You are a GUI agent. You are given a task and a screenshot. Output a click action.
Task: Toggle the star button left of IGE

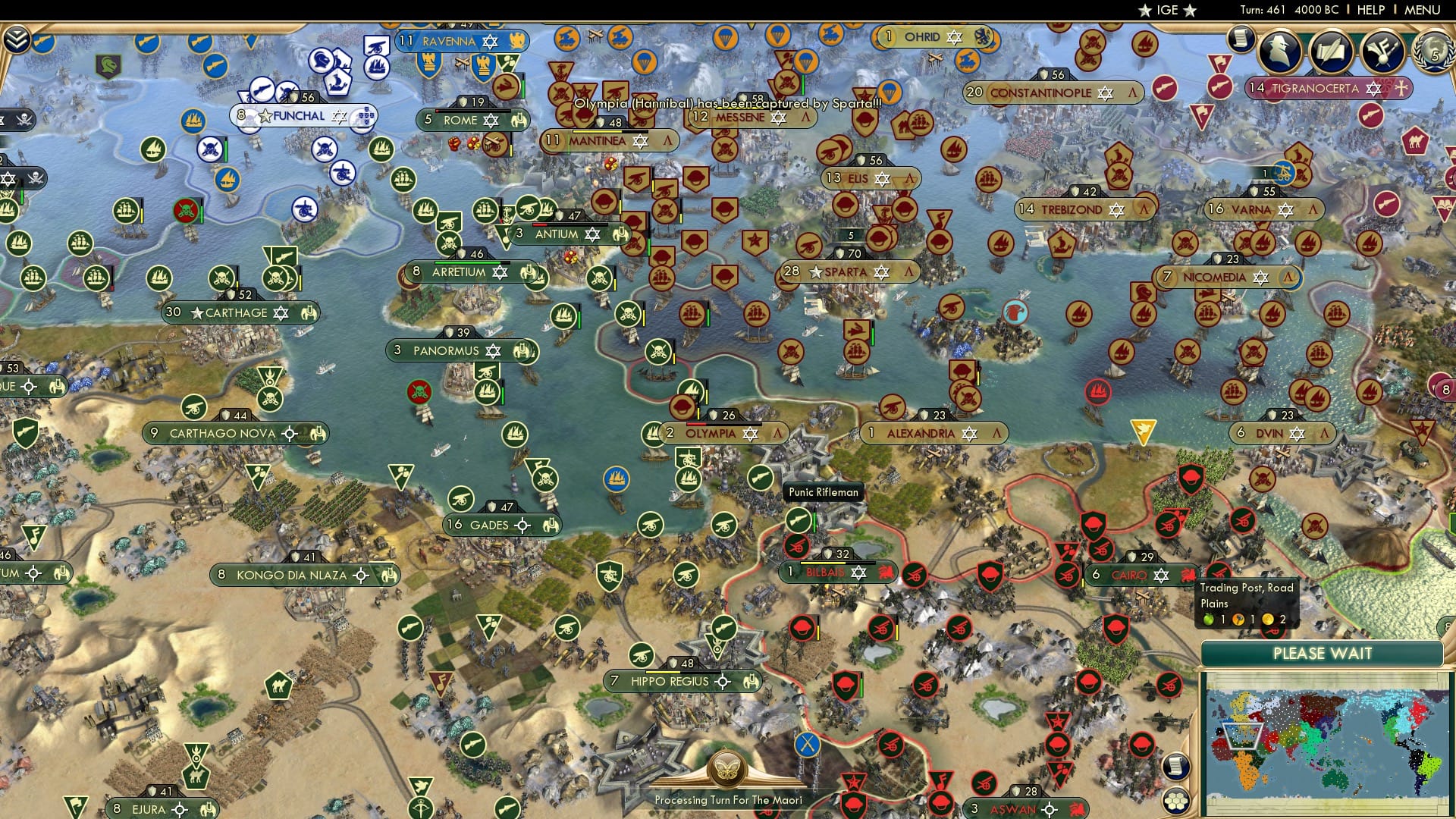click(1144, 11)
